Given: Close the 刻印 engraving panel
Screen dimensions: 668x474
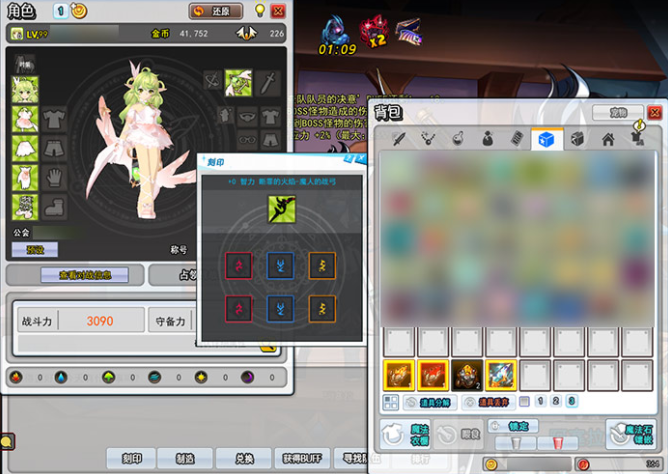Looking at the screenshot, I should tap(360, 160).
